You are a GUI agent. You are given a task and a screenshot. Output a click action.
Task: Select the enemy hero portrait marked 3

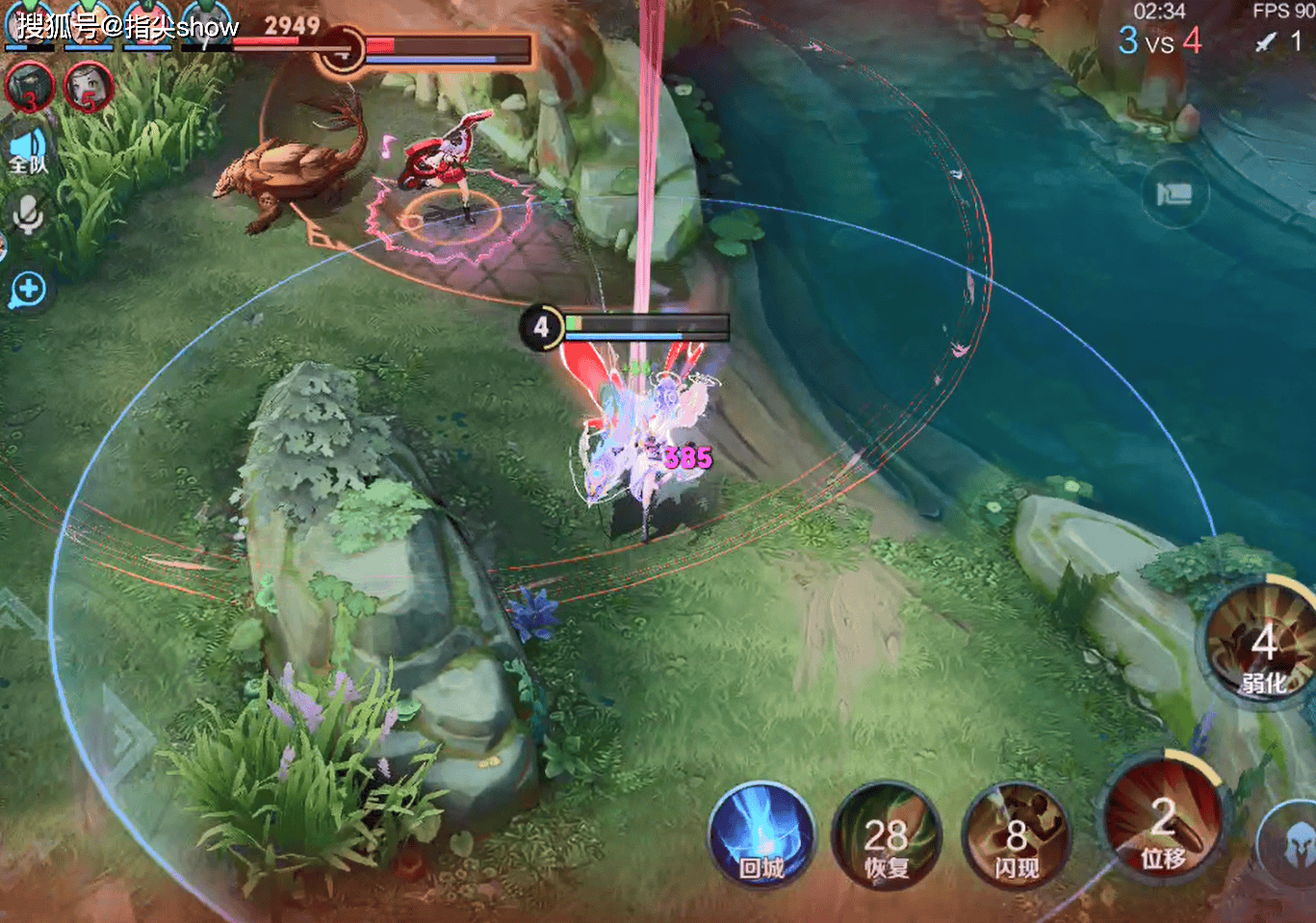(30, 87)
